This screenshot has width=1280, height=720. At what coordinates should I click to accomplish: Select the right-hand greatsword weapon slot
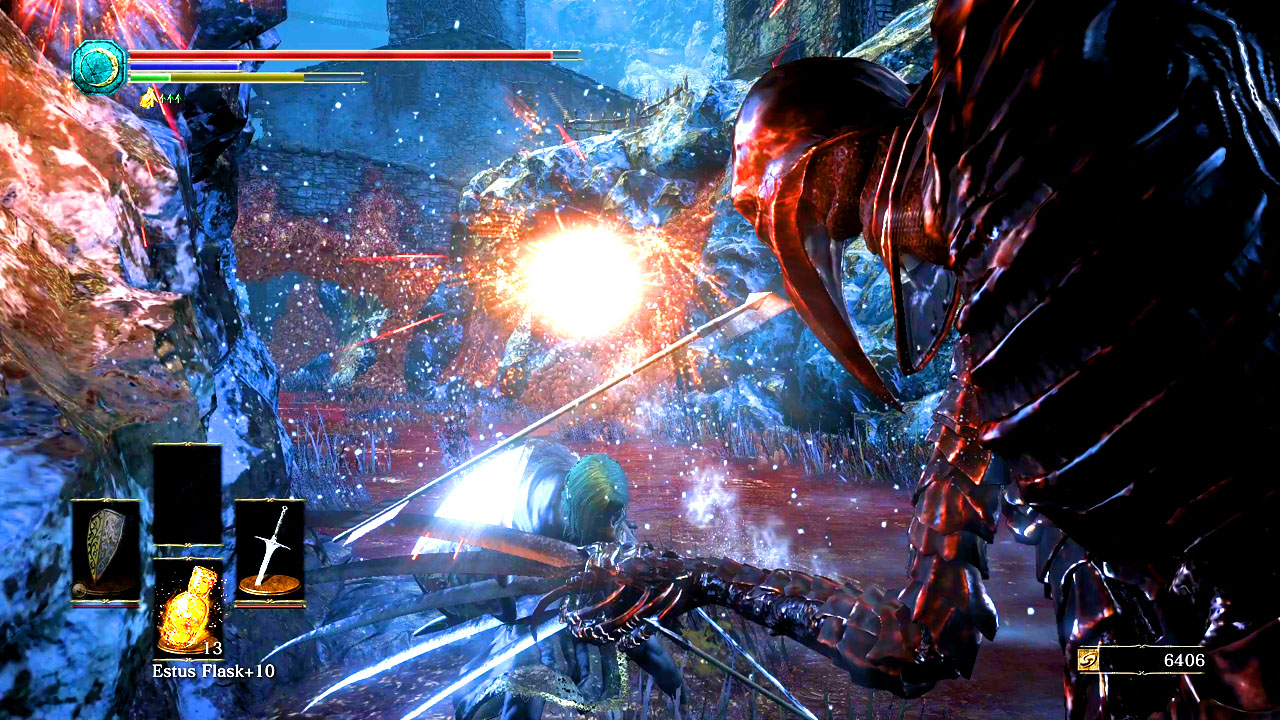[x=269, y=551]
